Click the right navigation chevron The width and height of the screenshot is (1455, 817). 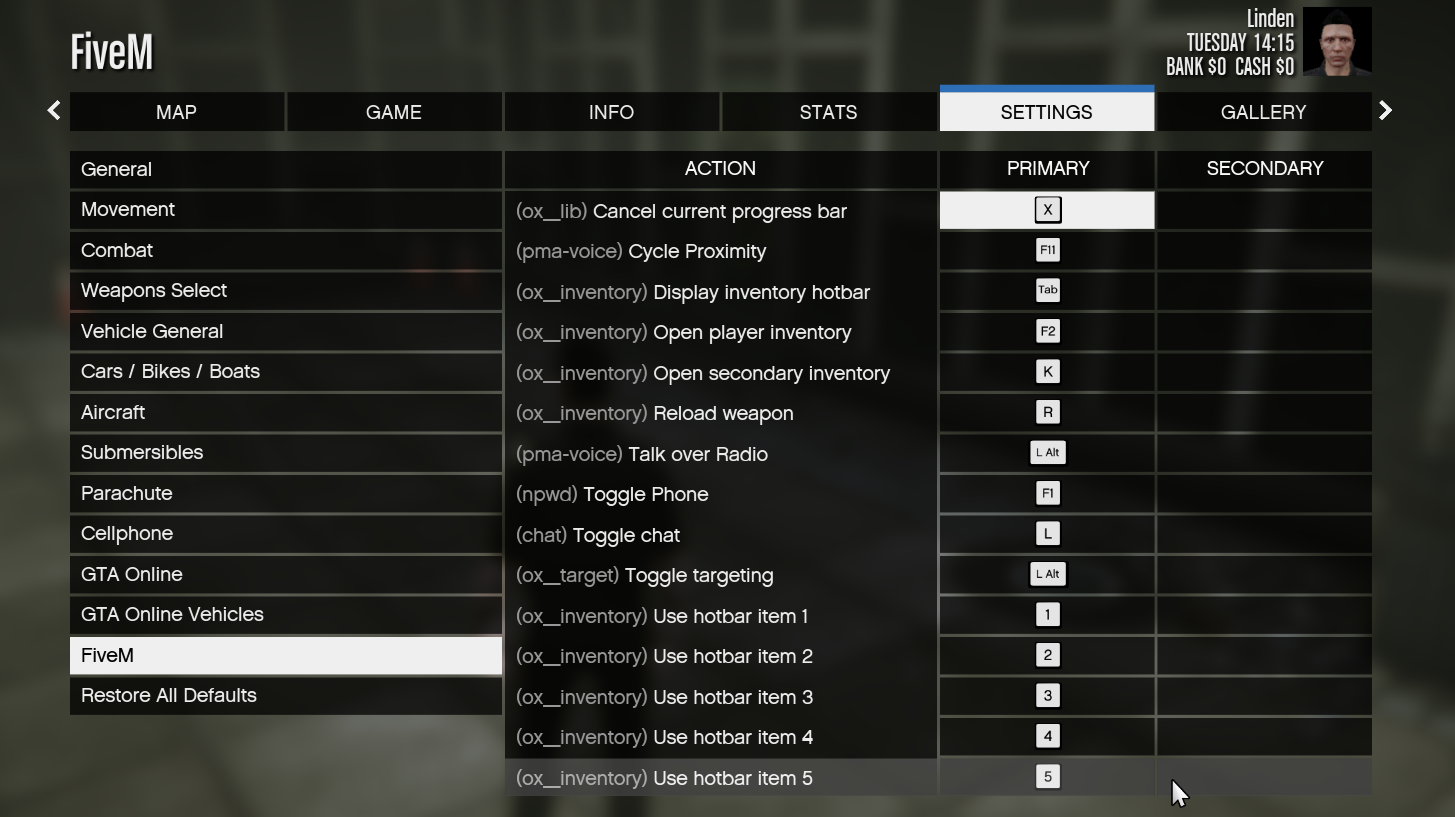[1385, 110]
